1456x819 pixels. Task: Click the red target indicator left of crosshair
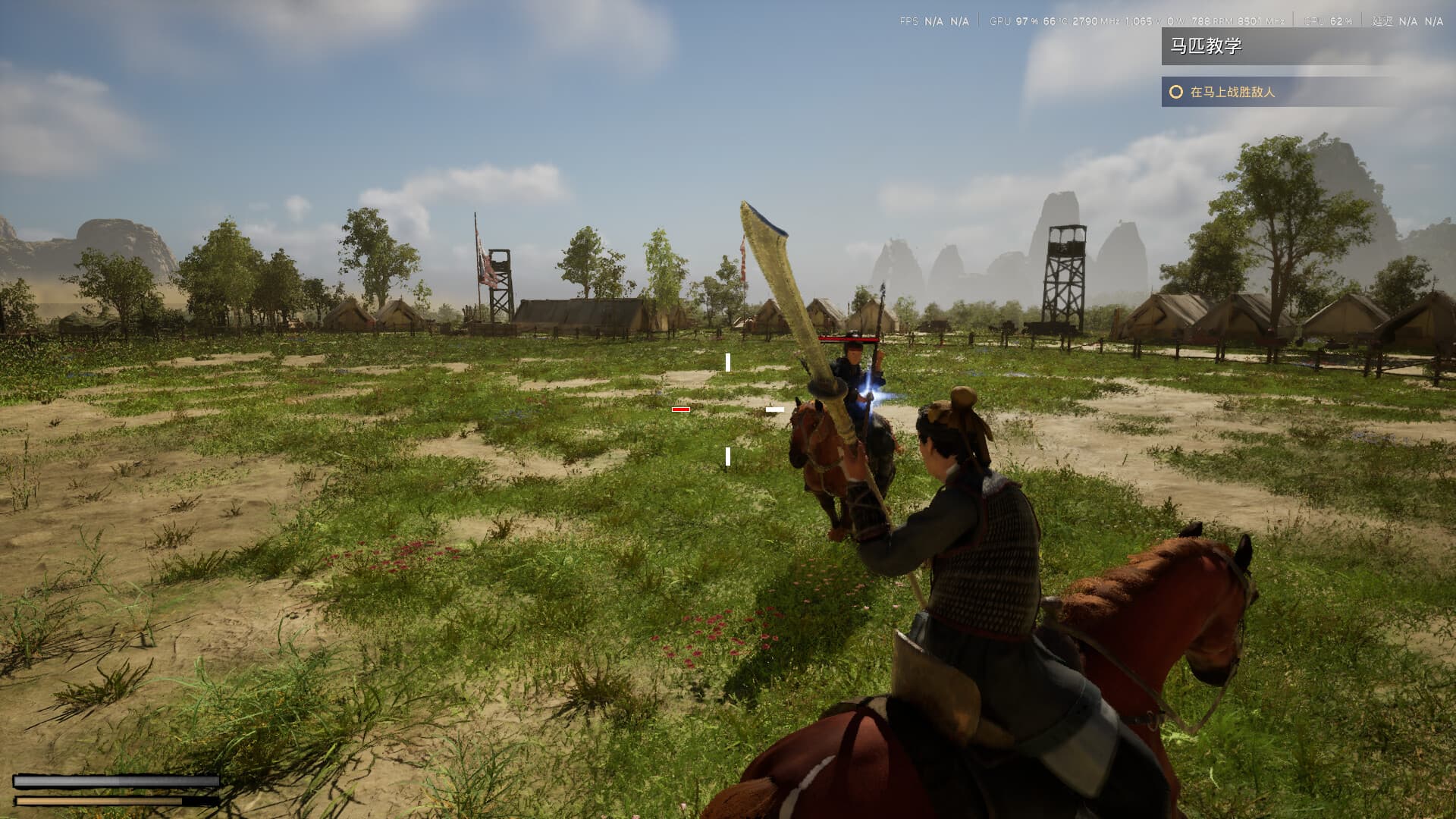[681, 409]
